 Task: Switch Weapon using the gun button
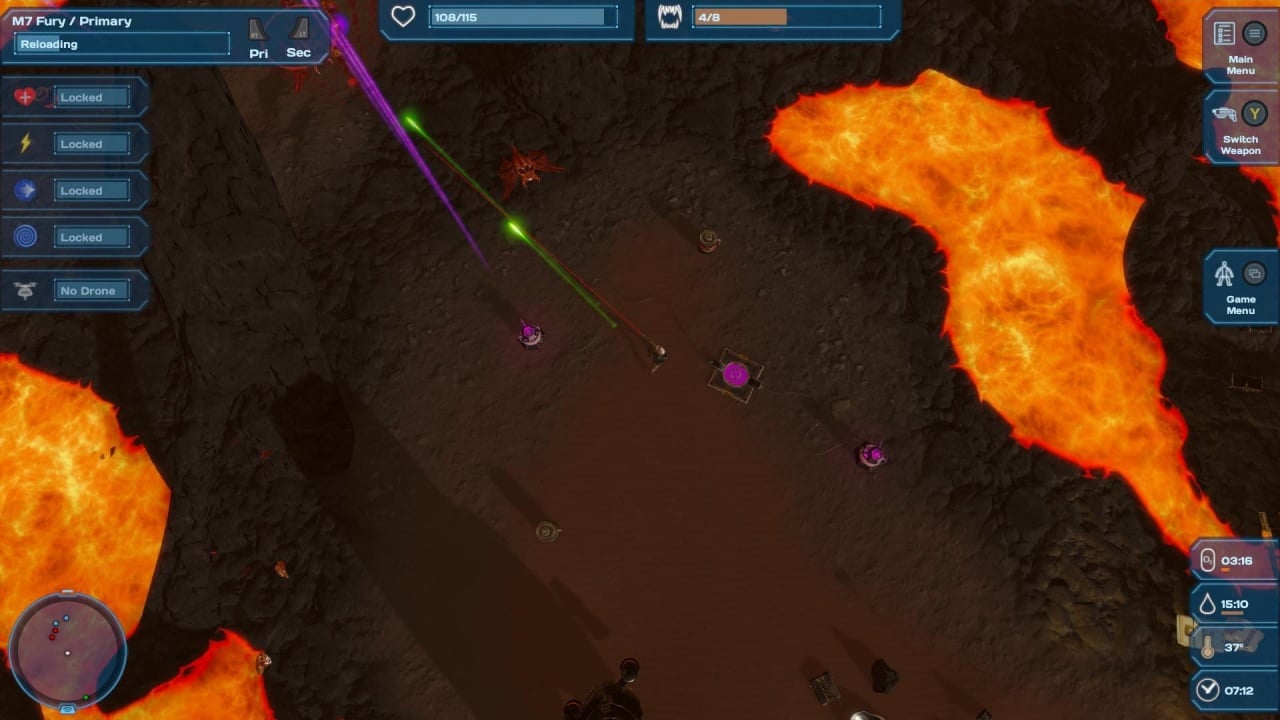coord(1240,126)
